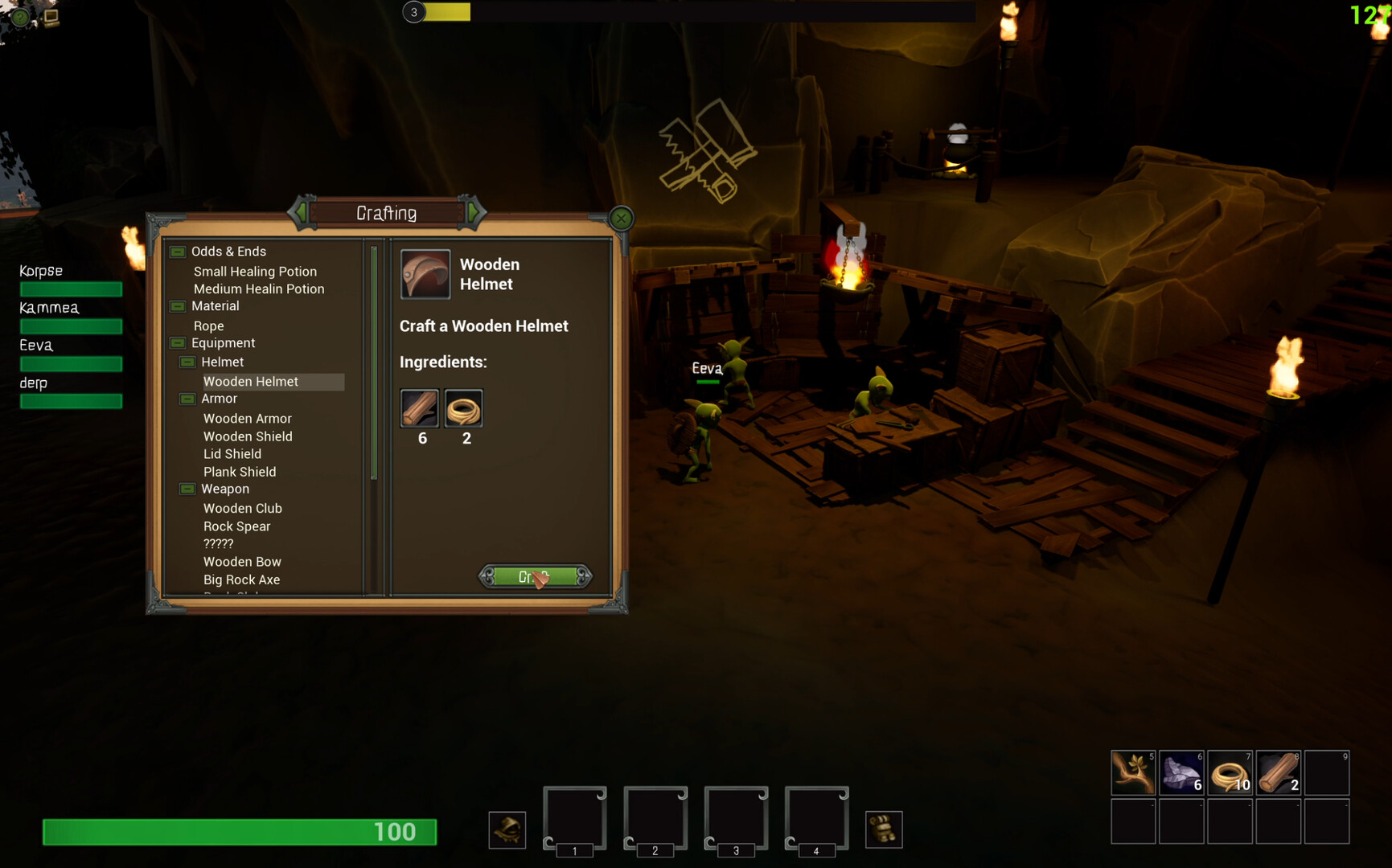Collapse the Equipment category

tap(177, 343)
